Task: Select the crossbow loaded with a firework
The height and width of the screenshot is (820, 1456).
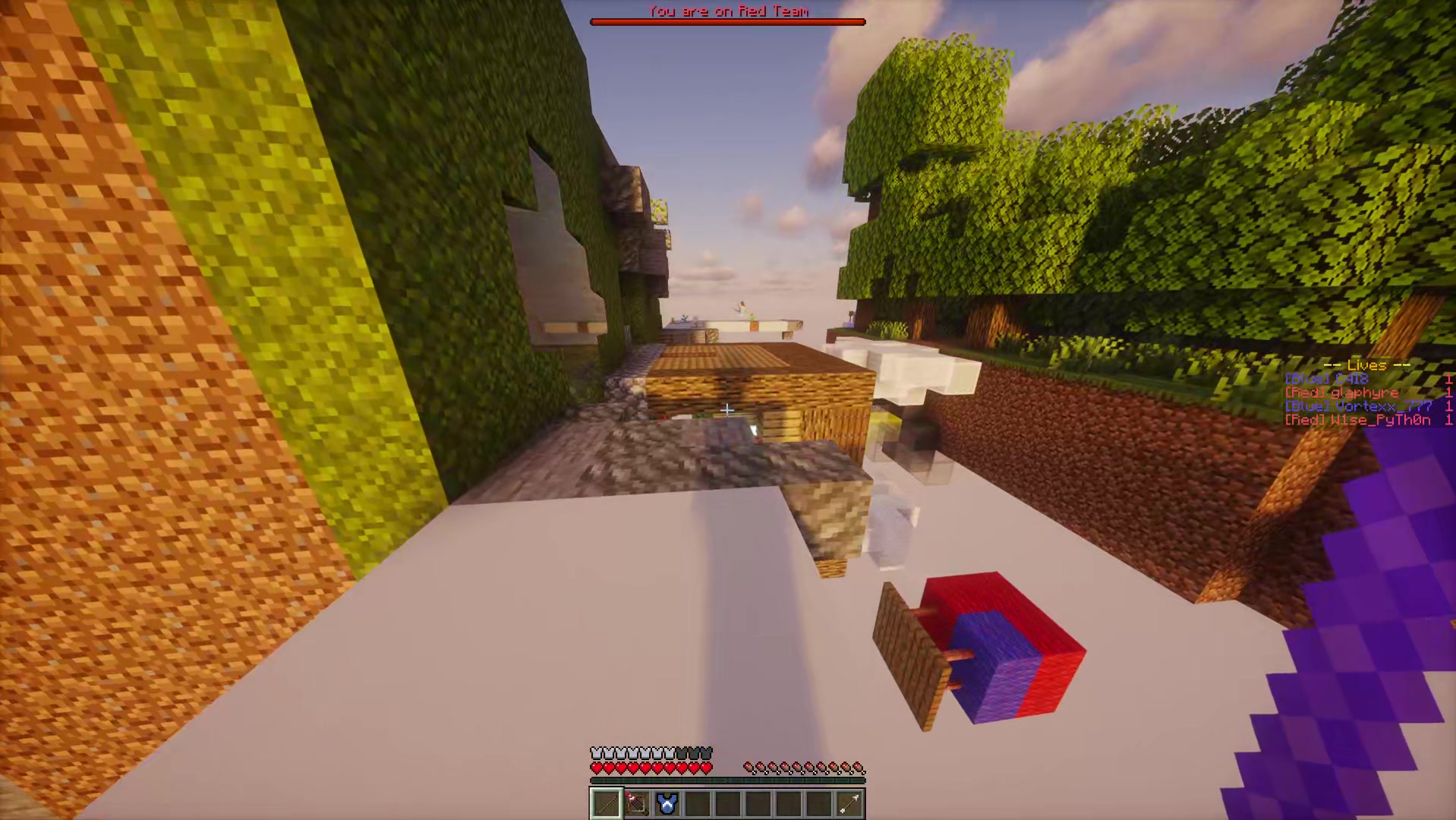Action: (x=636, y=803)
